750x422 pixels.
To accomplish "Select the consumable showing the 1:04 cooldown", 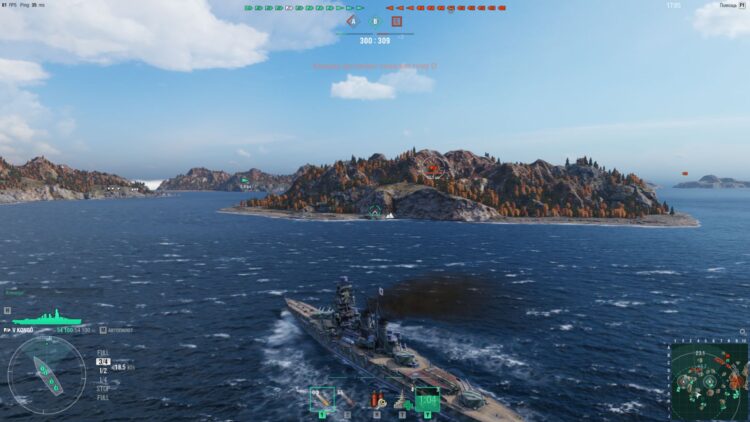I will (x=428, y=399).
